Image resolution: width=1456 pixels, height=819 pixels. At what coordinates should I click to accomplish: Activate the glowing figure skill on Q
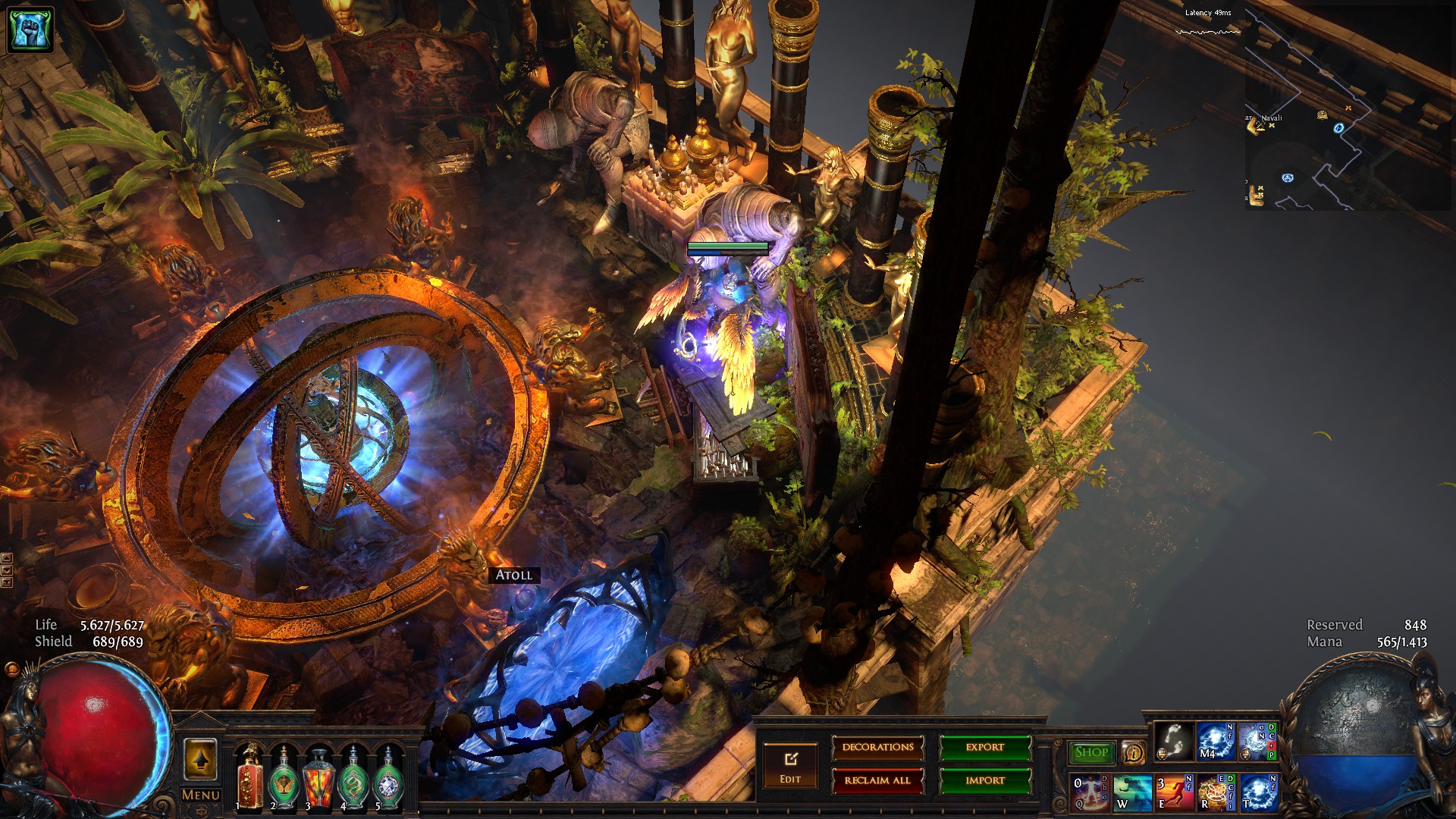tap(1090, 792)
